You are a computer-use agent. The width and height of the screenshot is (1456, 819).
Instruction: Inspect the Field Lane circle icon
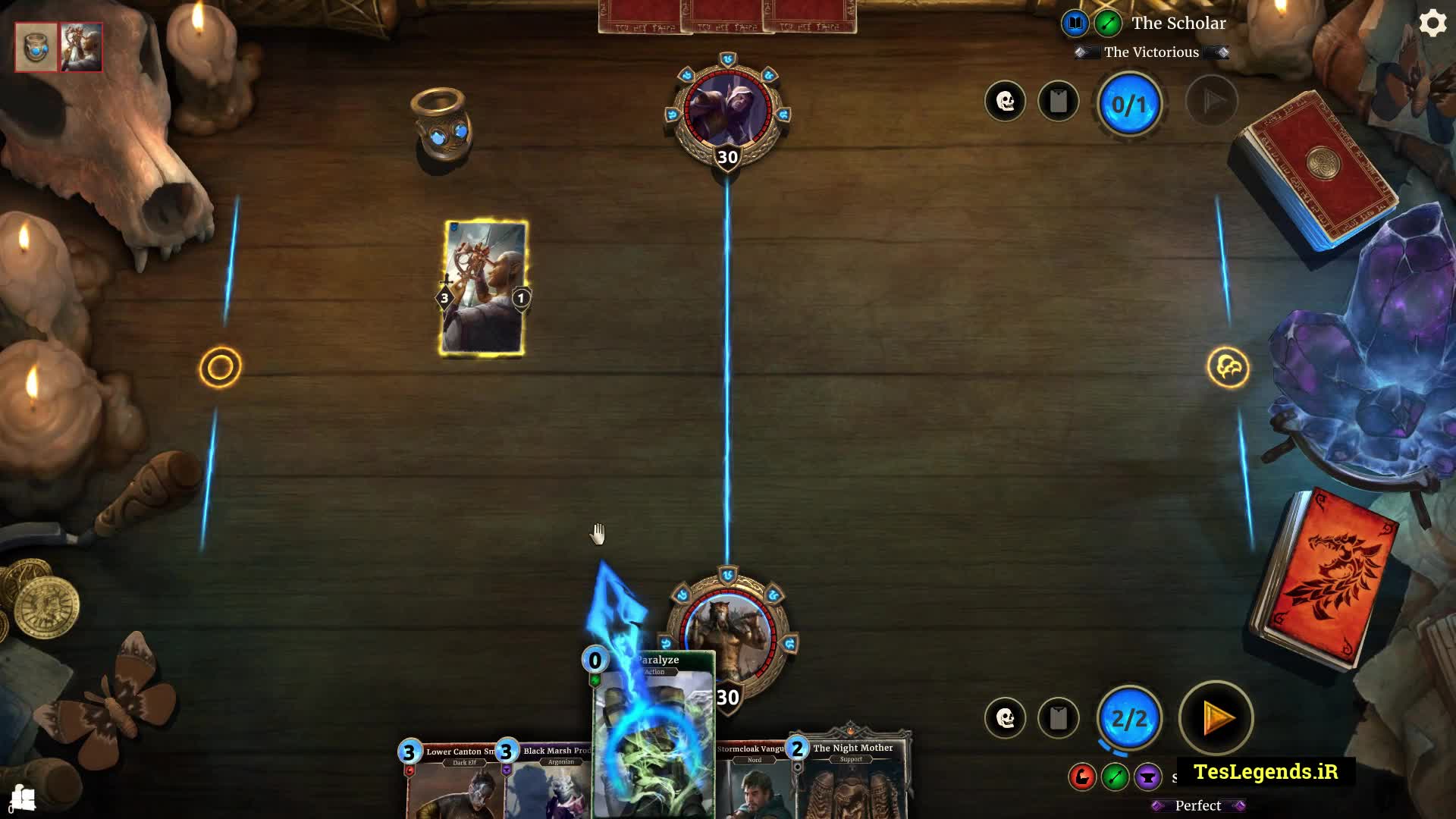coord(220,368)
